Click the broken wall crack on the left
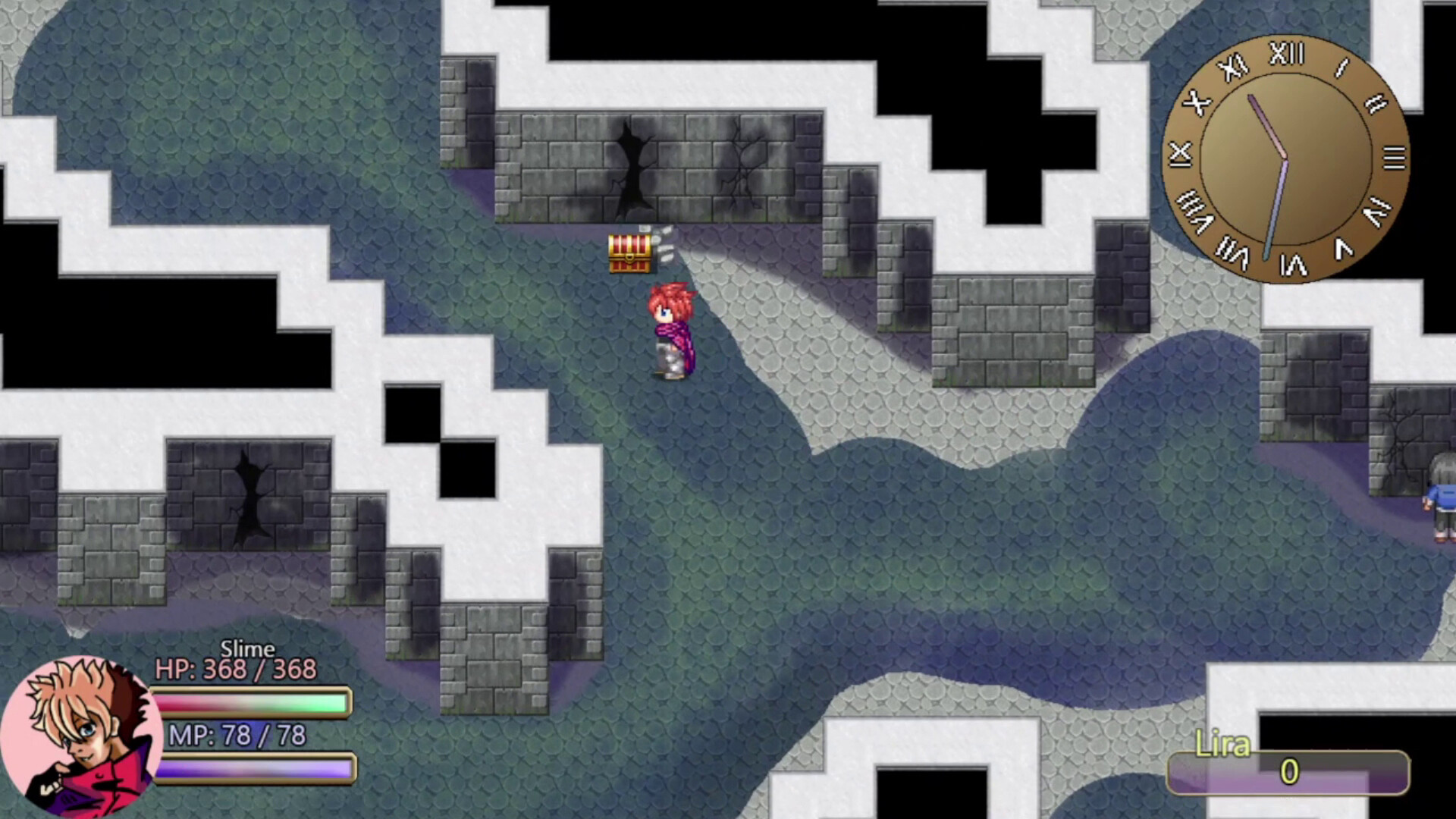The height and width of the screenshot is (819, 1456). [x=250, y=493]
